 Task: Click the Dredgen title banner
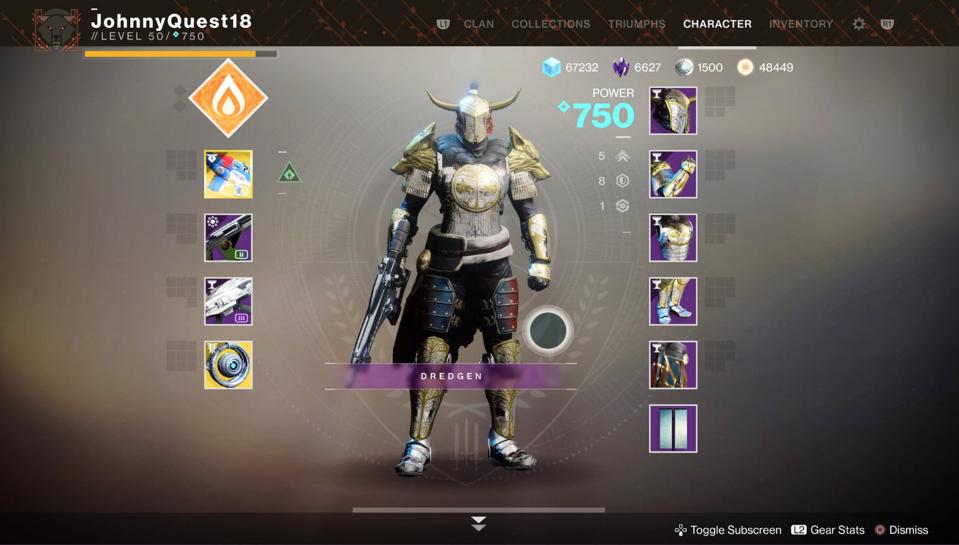(x=451, y=376)
